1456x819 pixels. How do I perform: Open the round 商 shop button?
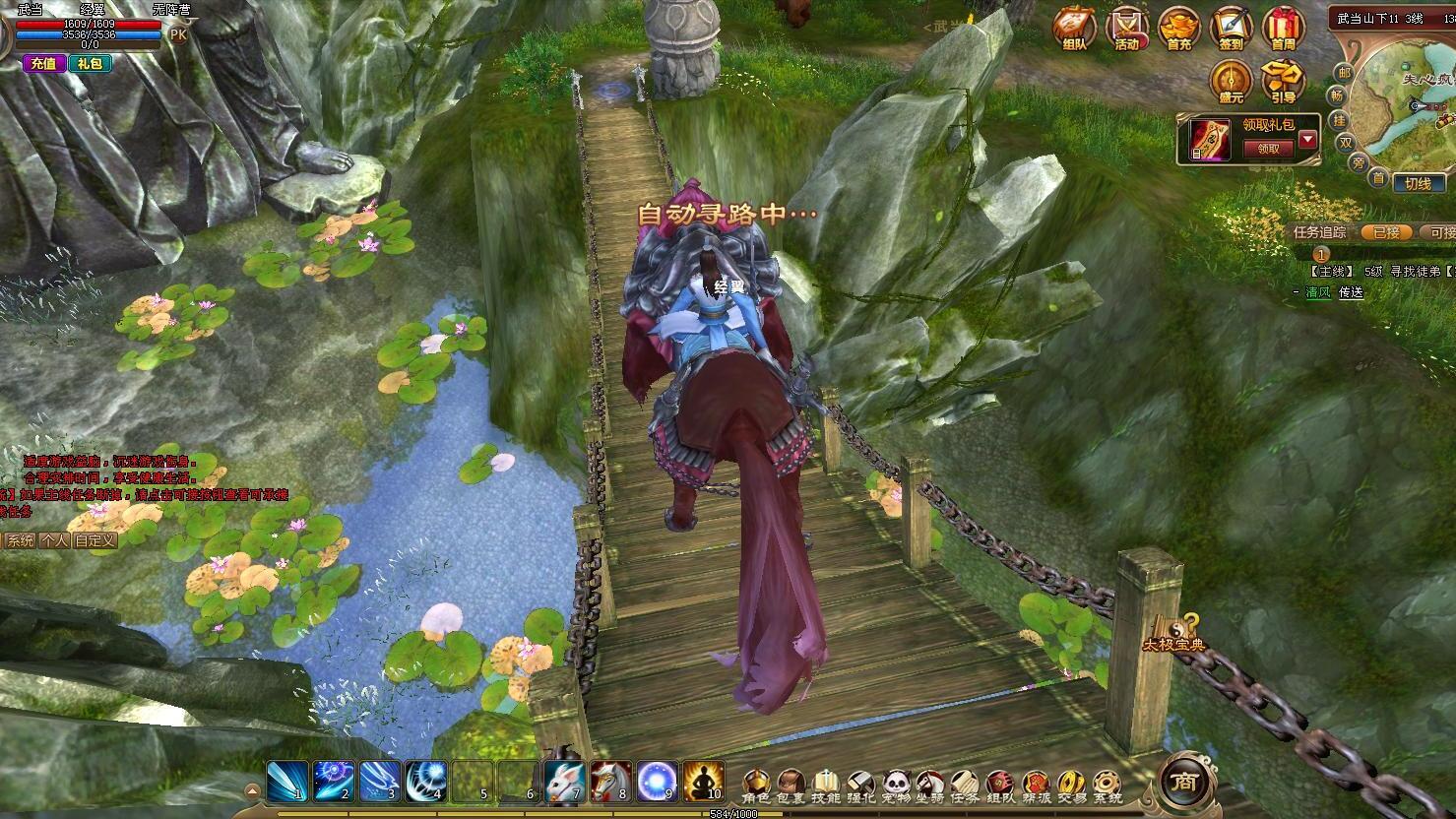pos(1181,781)
